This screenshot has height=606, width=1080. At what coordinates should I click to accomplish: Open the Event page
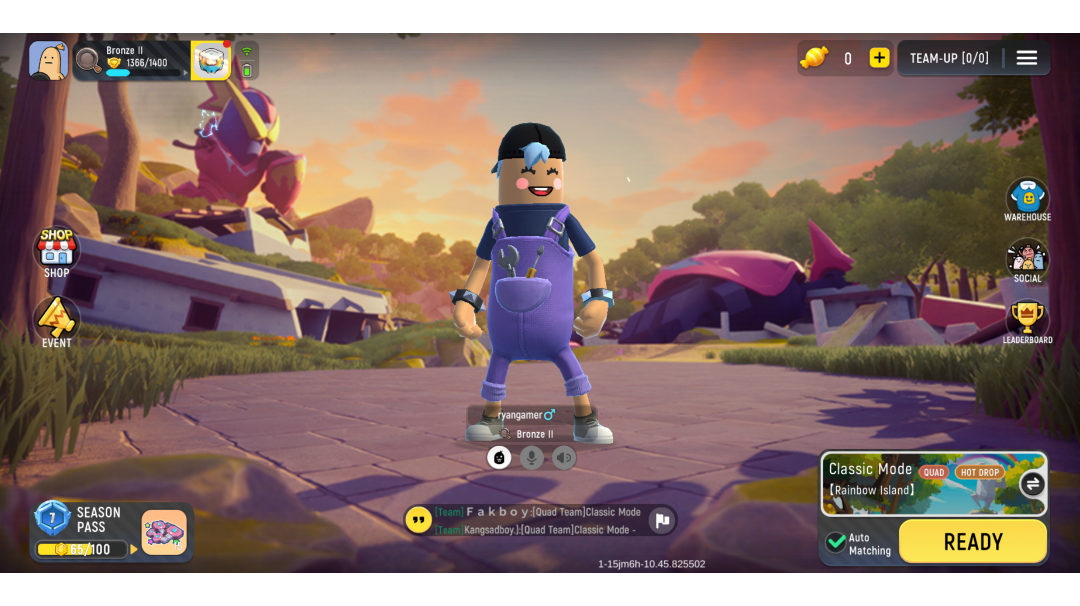click(57, 321)
